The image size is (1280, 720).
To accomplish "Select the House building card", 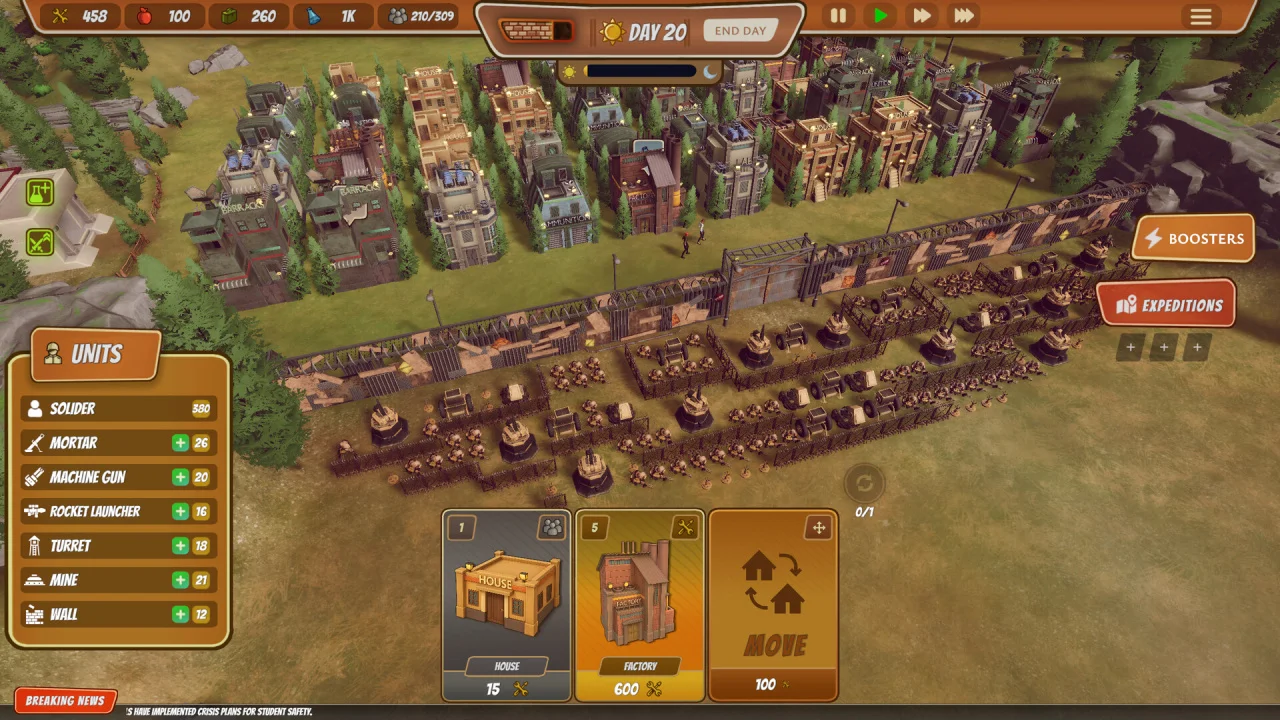I will pos(507,605).
